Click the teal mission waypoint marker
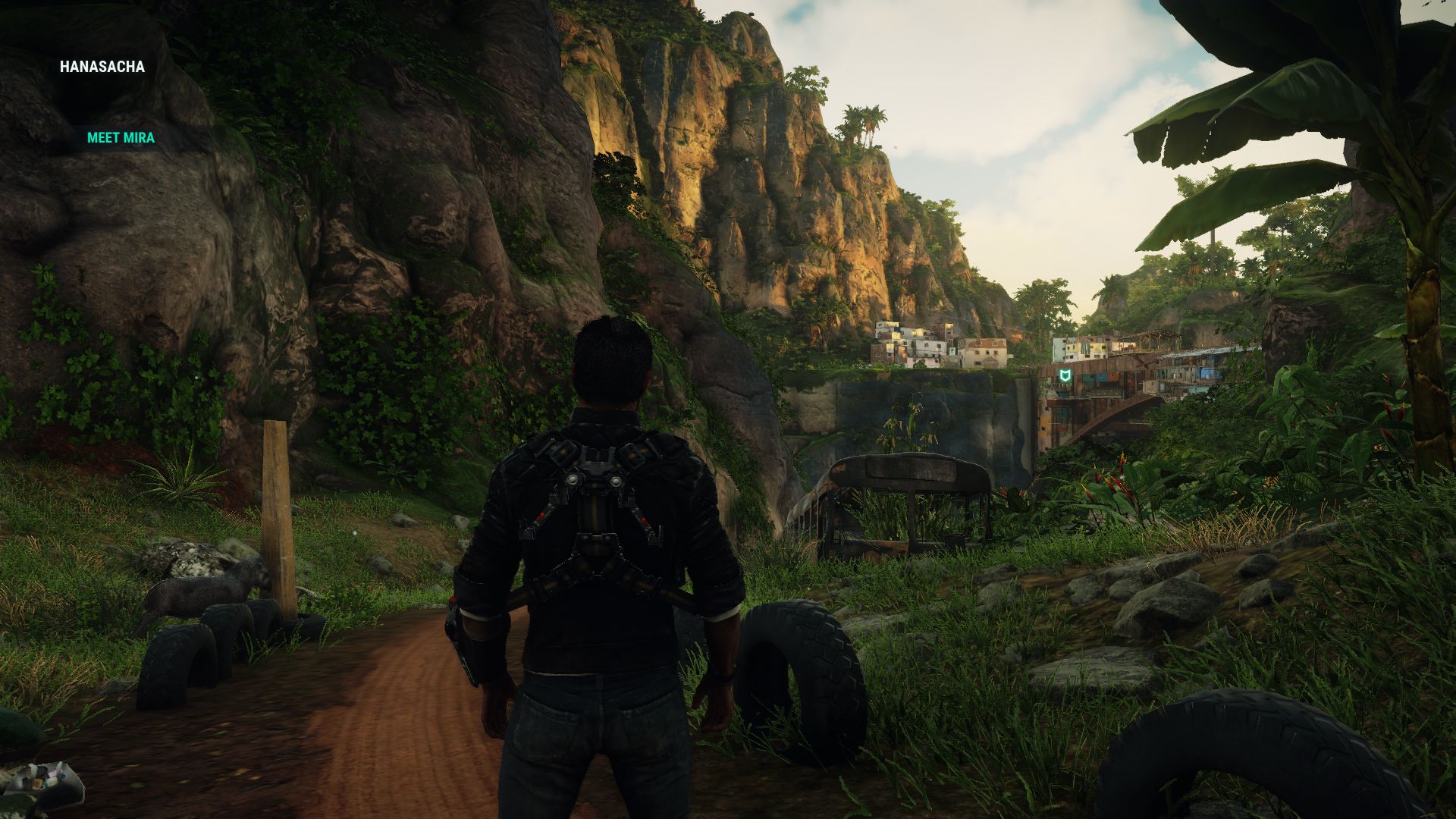The width and height of the screenshot is (1456, 819). (1065, 377)
